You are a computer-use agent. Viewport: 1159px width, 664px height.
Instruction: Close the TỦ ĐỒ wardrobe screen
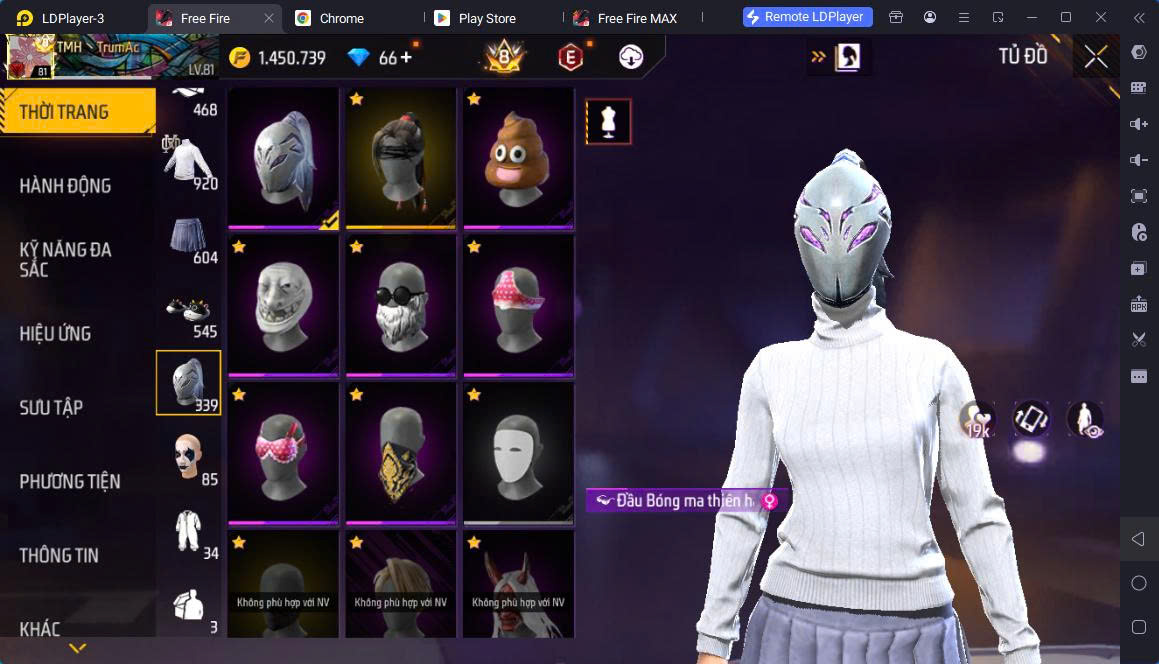click(x=1096, y=57)
